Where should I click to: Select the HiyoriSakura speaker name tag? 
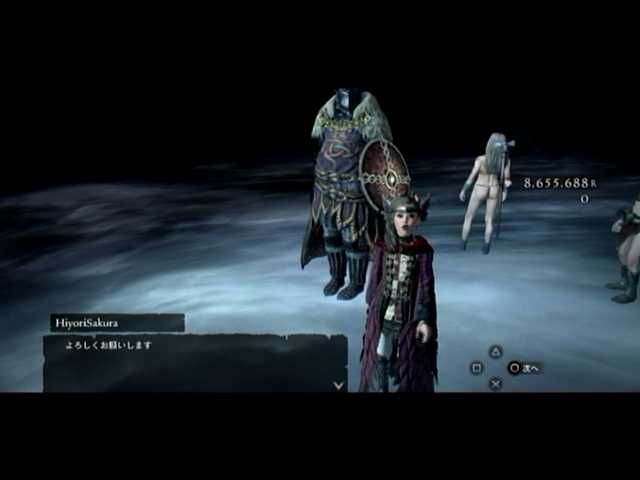click(x=117, y=322)
